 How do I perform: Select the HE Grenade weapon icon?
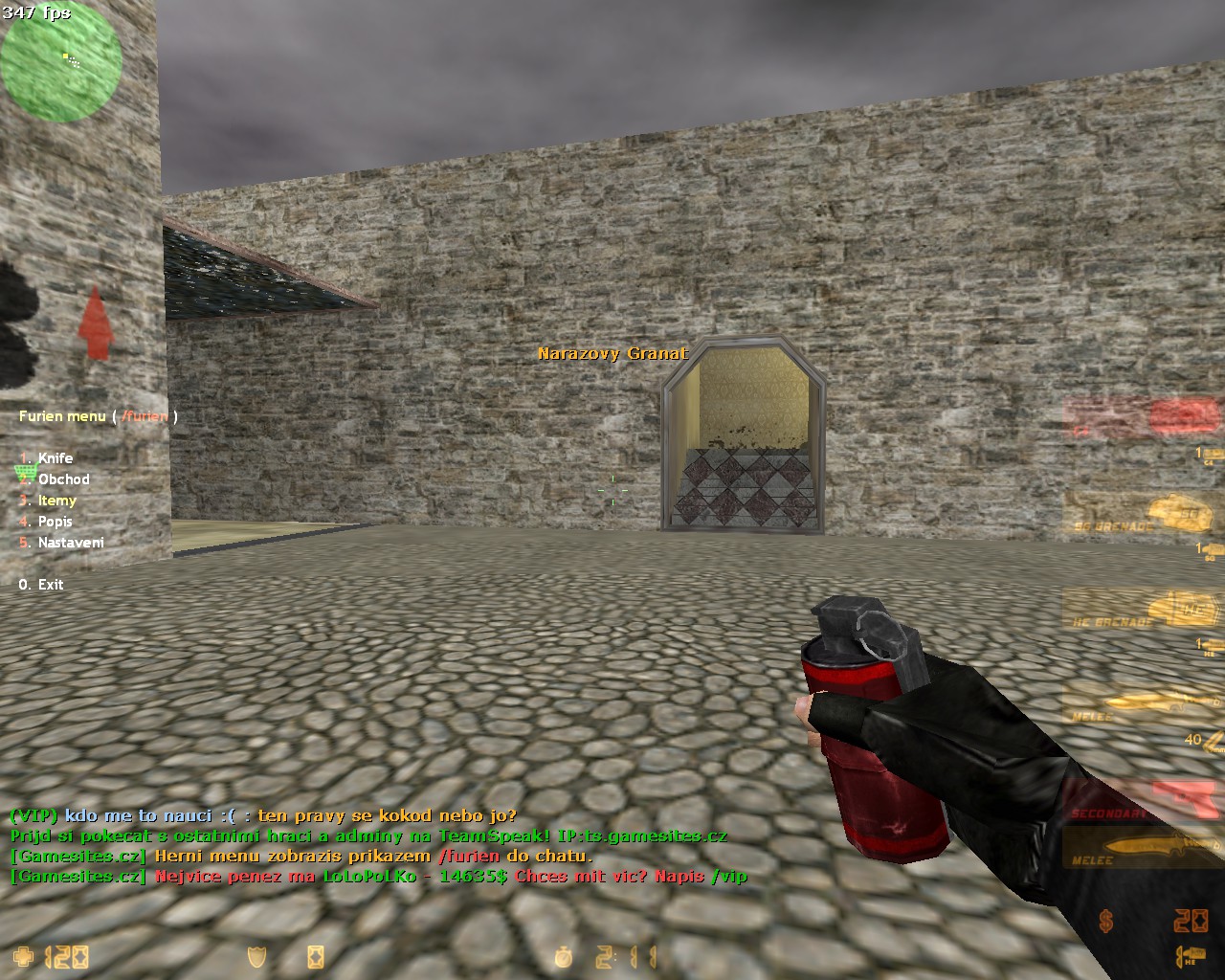[x=1182, y=609]
